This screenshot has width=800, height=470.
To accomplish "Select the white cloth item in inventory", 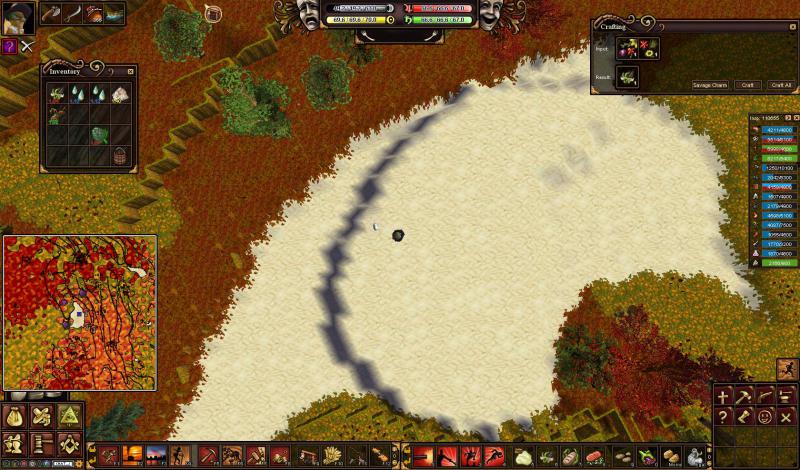I will (x=120, y=94).
